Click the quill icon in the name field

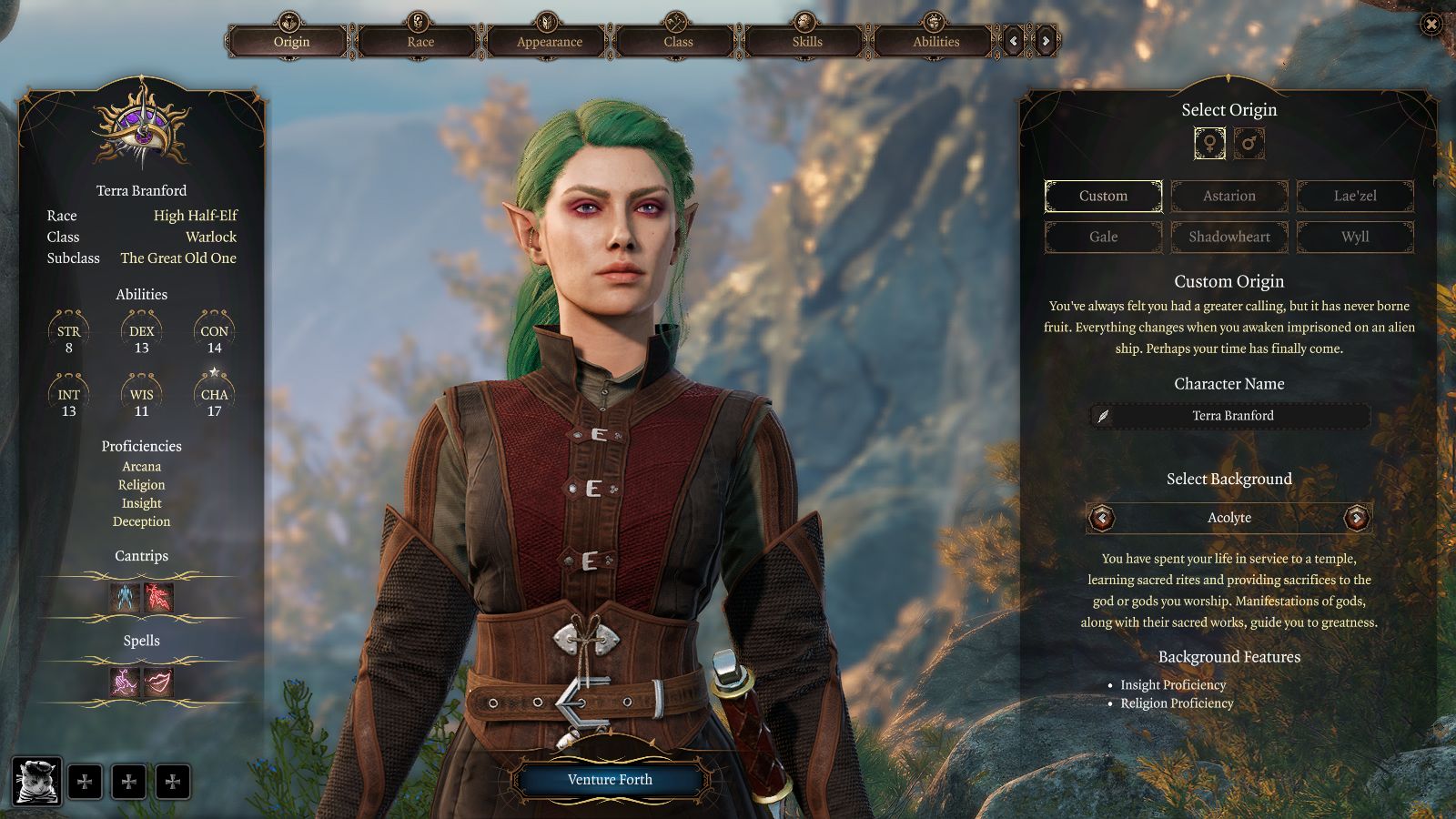[x=1104, y=415]
